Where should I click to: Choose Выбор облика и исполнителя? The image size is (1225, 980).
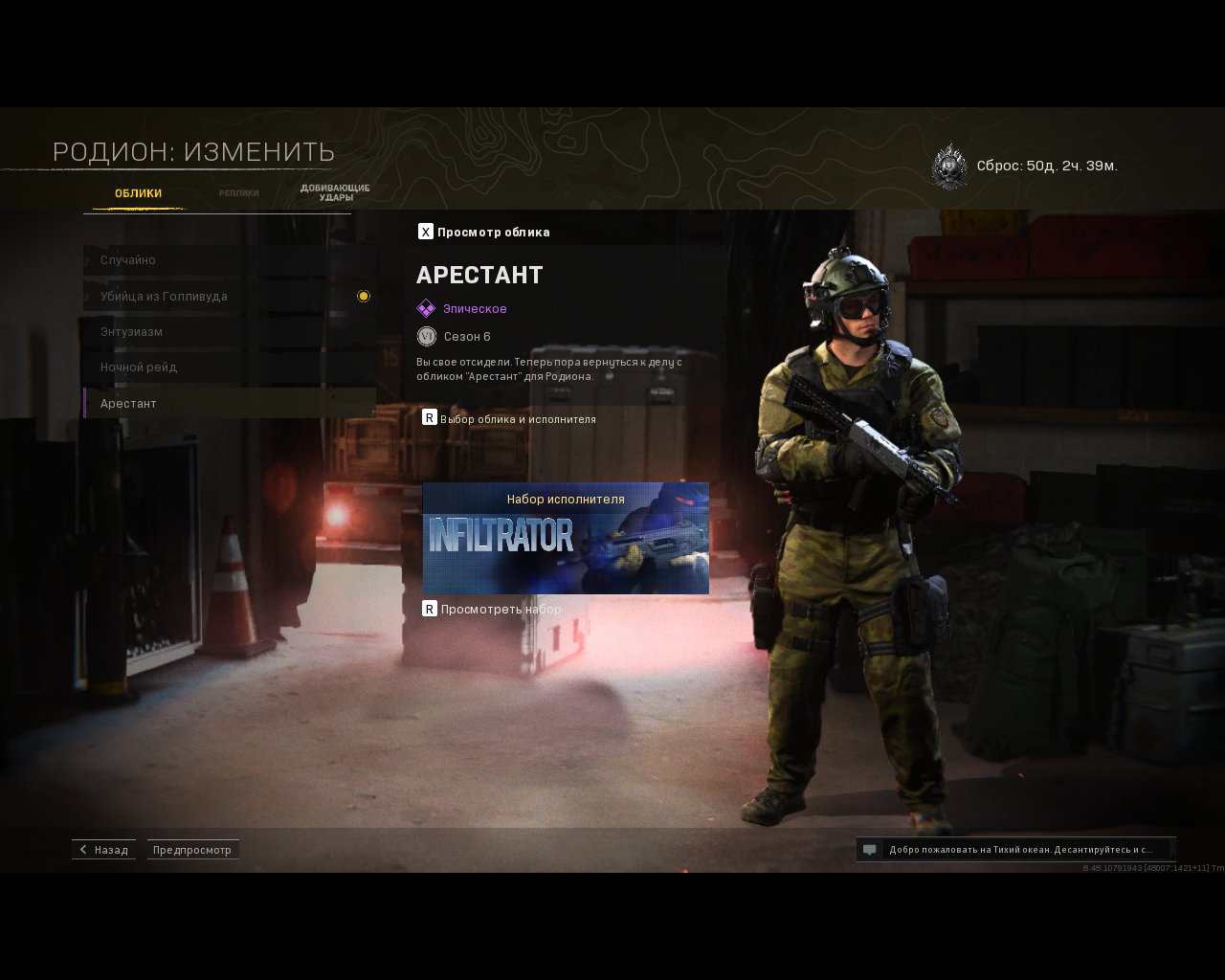pyautogui.click(x=509, y=419)
